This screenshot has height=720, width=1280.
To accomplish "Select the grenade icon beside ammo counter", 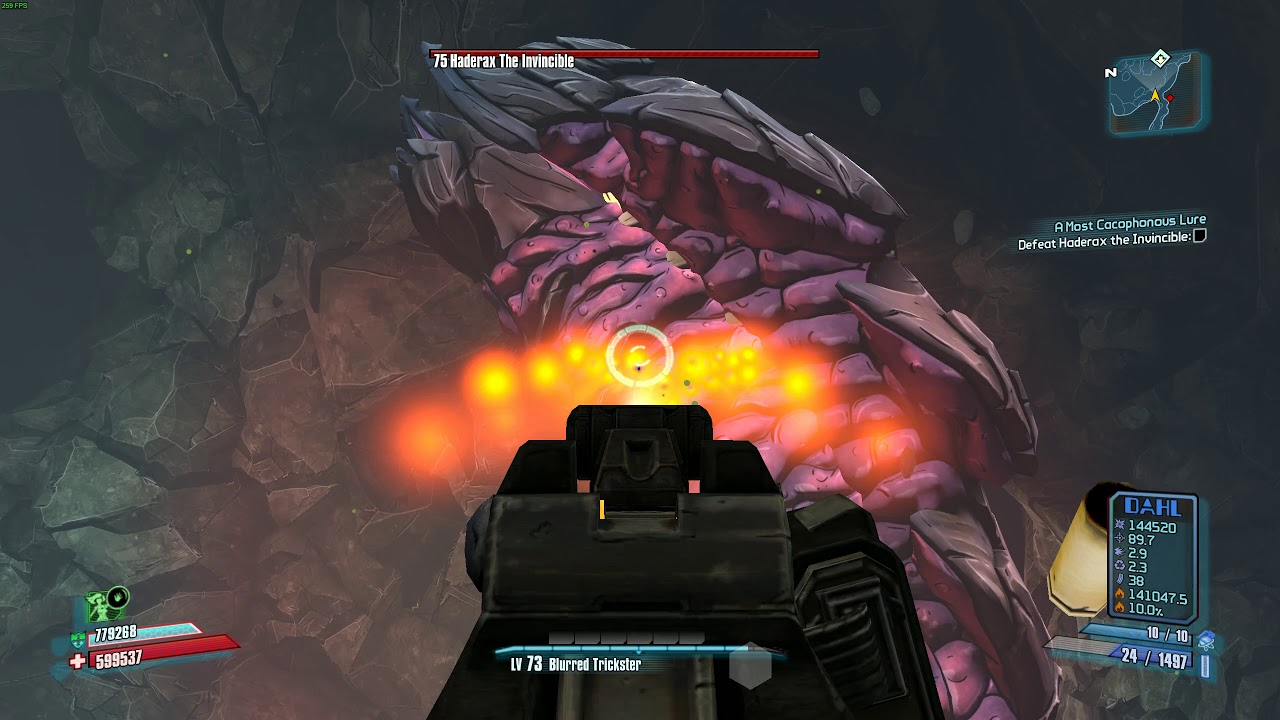I will [1206, 639].
